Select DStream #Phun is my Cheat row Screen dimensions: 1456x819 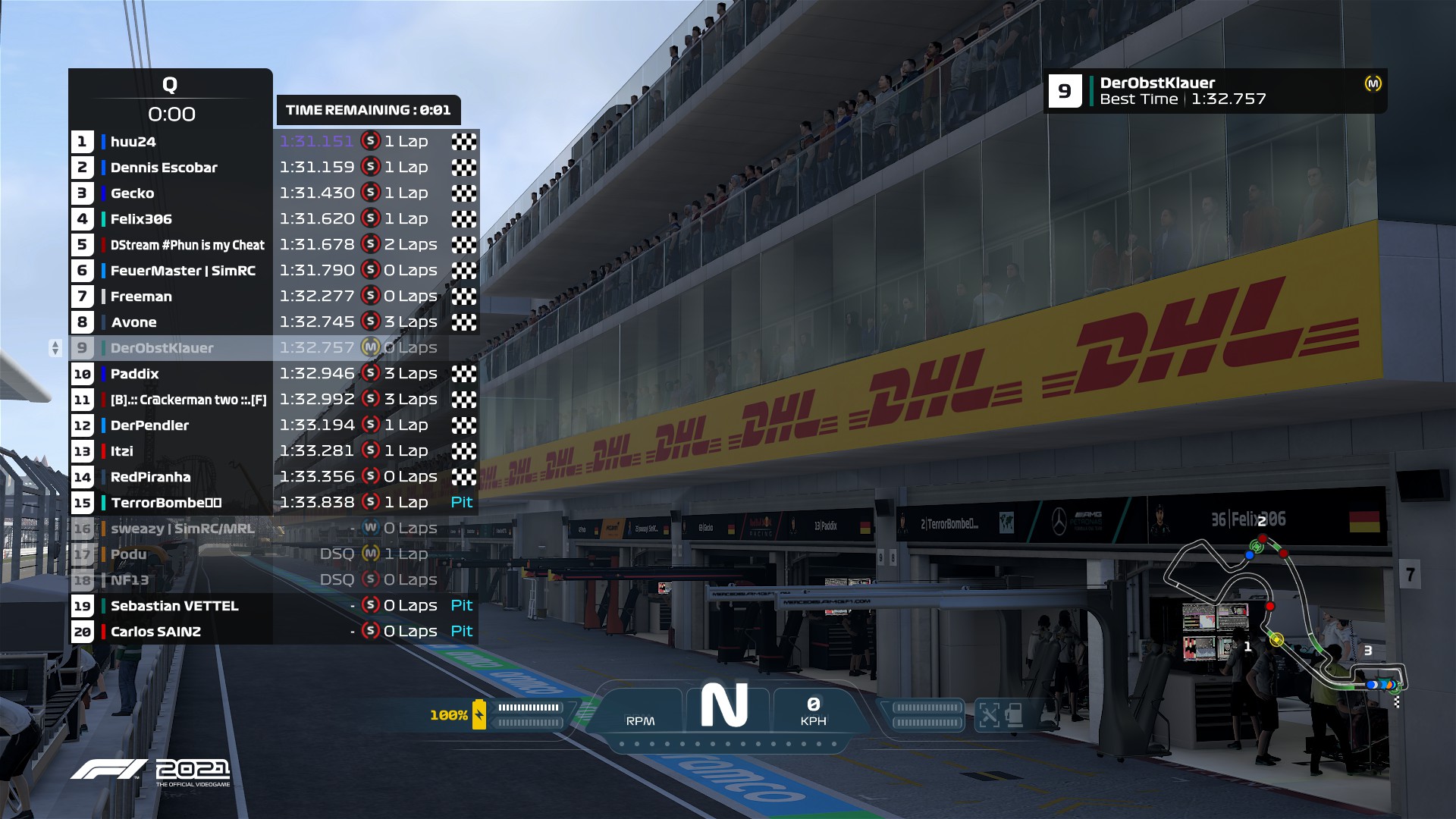[x=187, y=245]
